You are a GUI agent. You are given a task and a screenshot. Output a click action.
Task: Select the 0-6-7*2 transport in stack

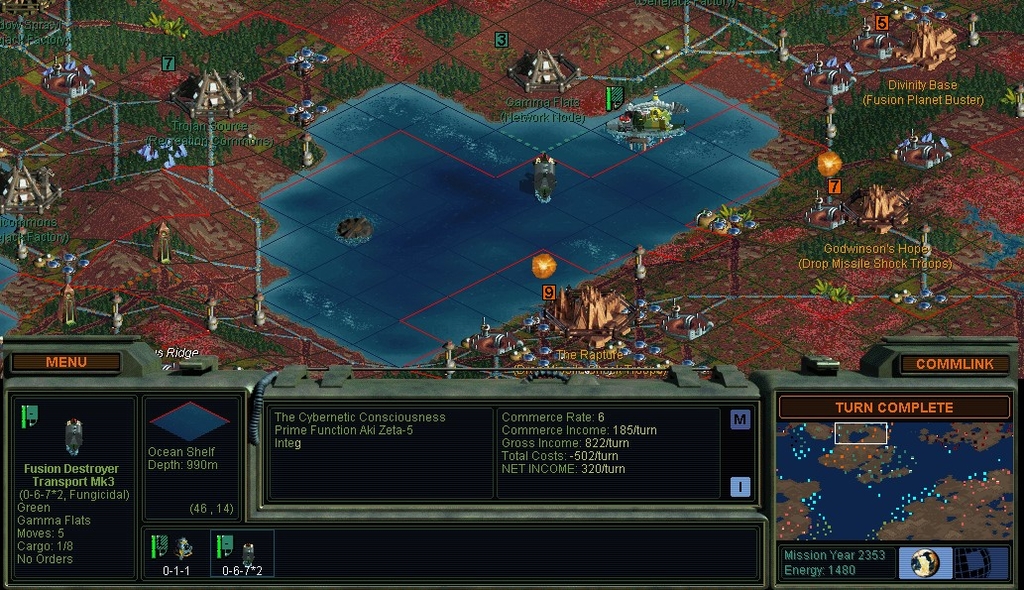coord(242,553)
